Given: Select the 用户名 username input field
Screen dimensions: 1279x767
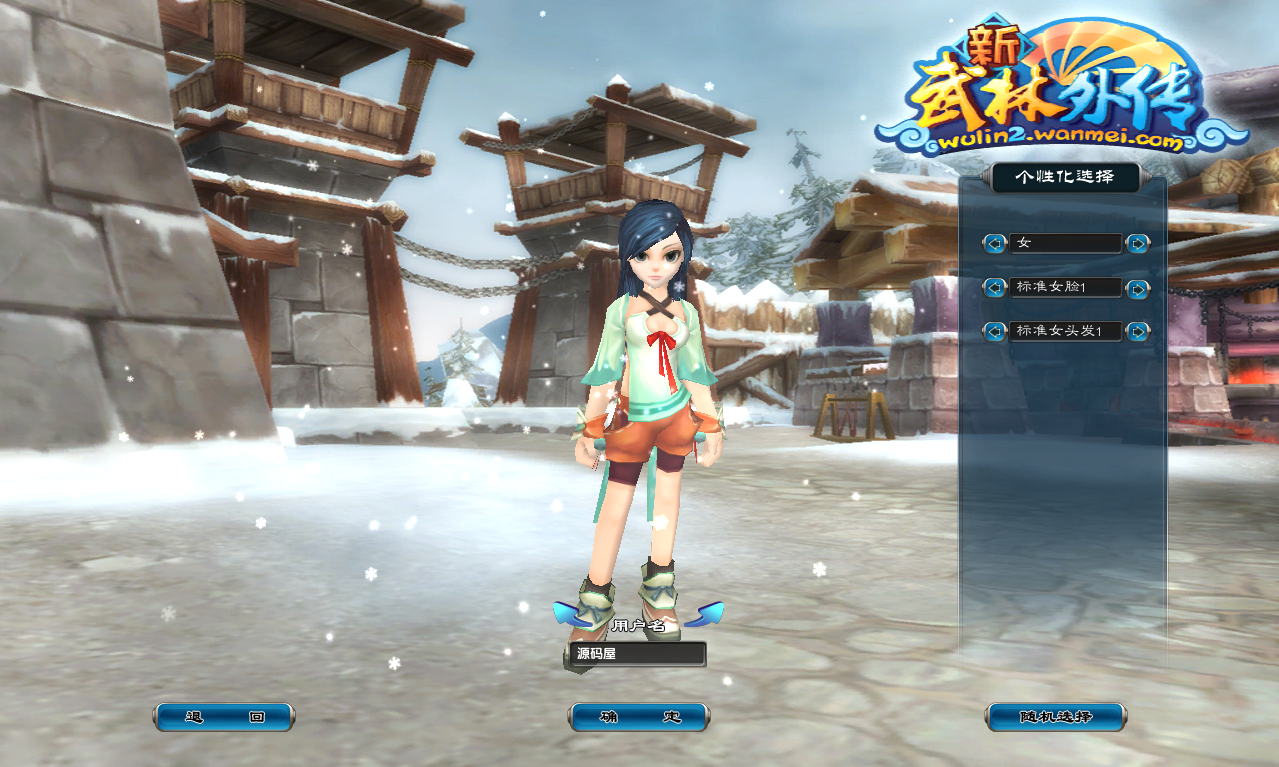Looking at the screenshot, I should pyautogui.click(x=635, y=654).
